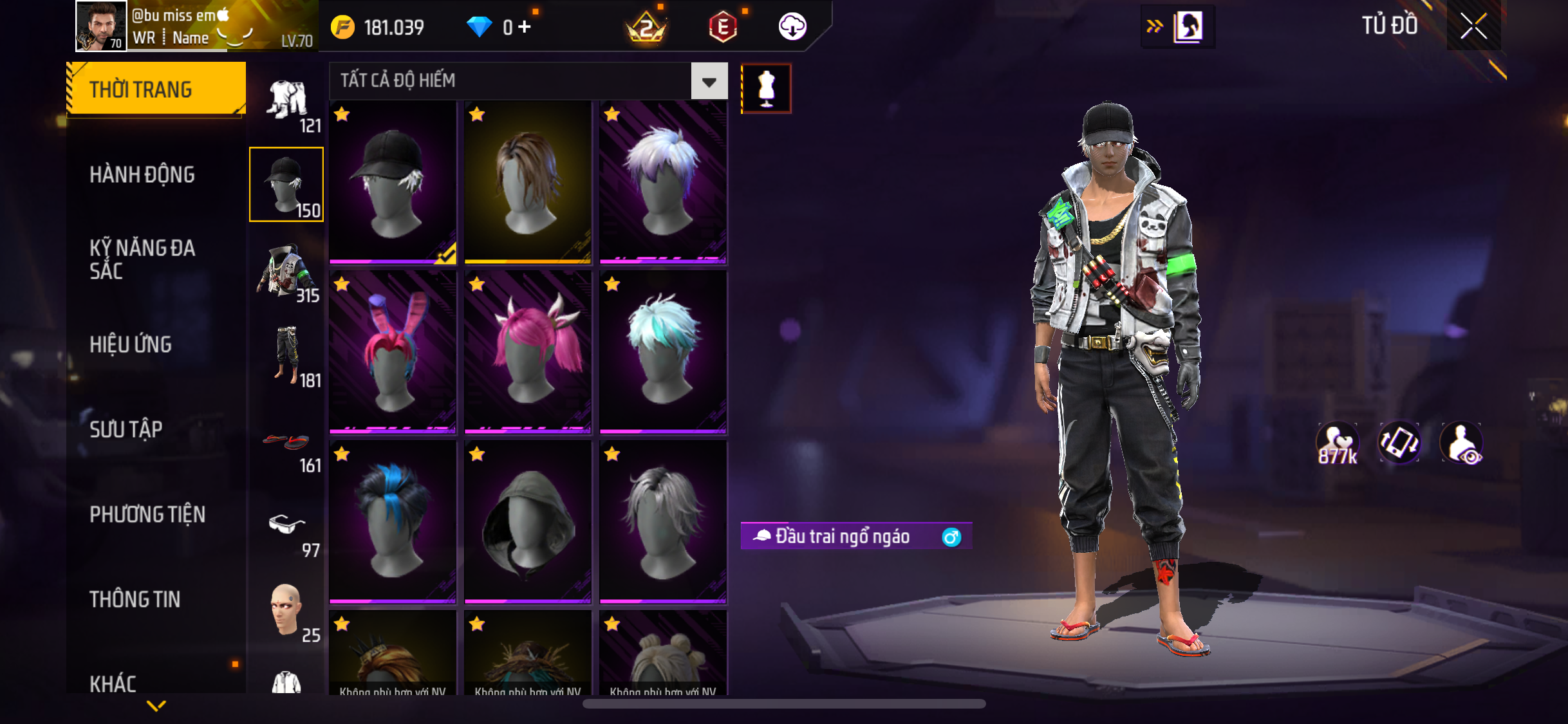Choose the pink bunny ears hairstyle

click(393, 352)
